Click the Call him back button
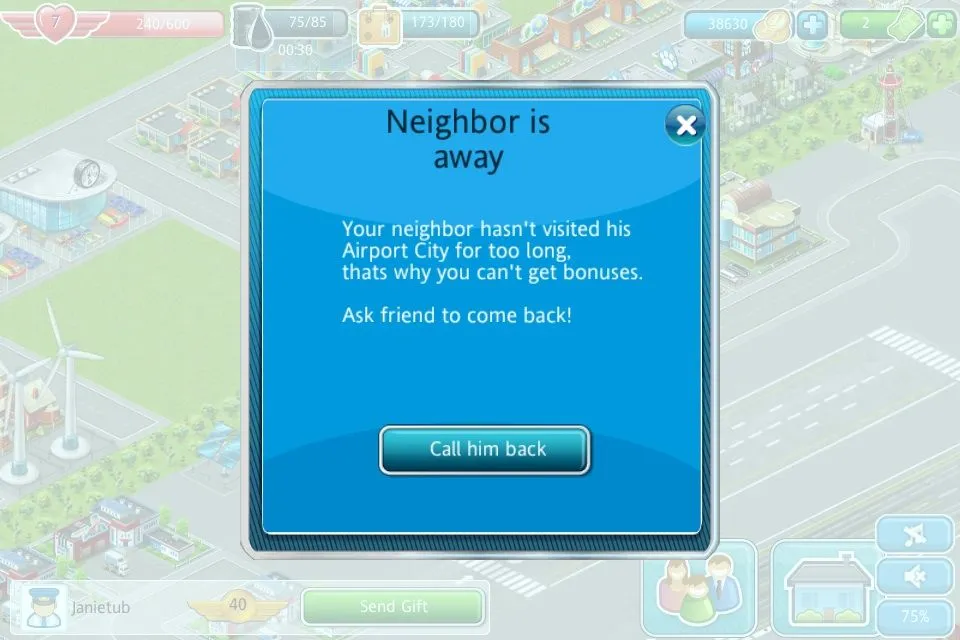This screenshot has height=640, width=960. 485,449
